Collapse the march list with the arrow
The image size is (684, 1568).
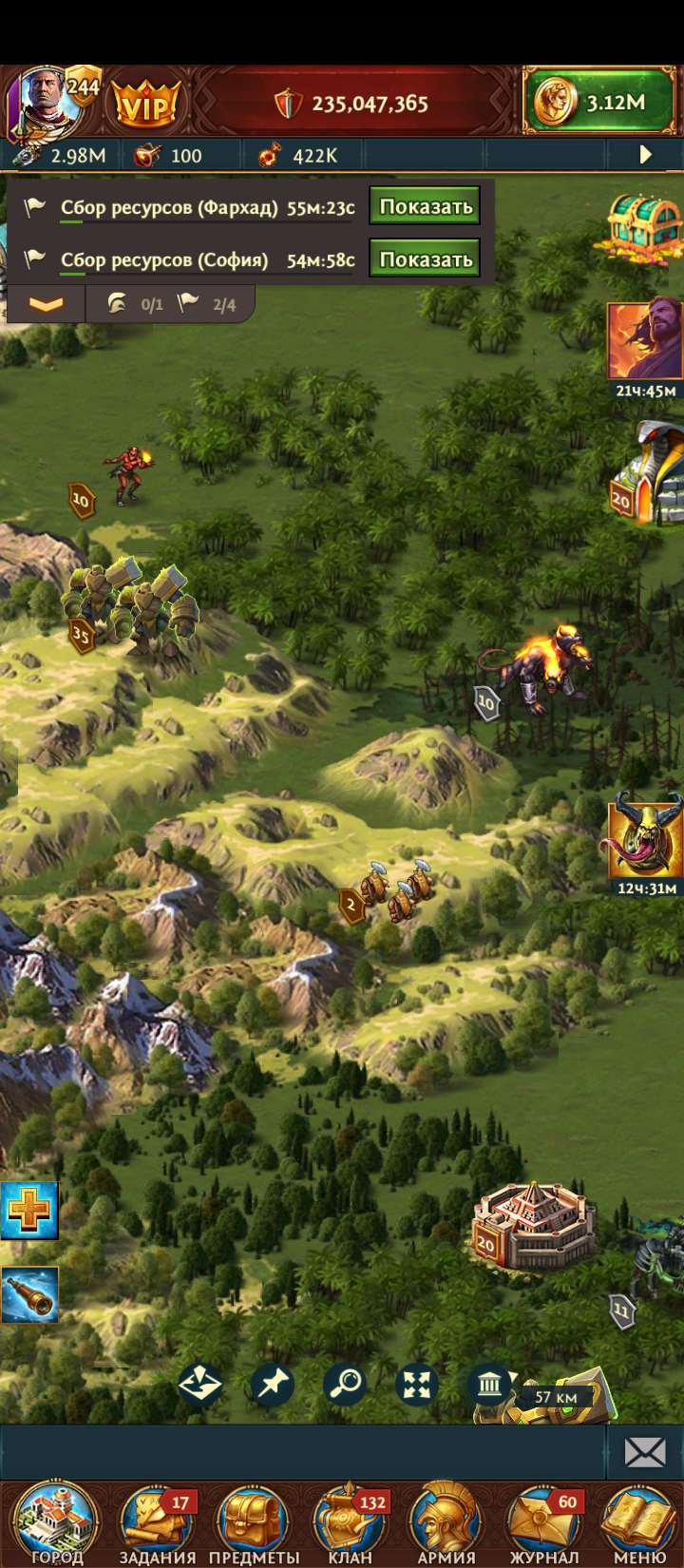pos(46,305)
